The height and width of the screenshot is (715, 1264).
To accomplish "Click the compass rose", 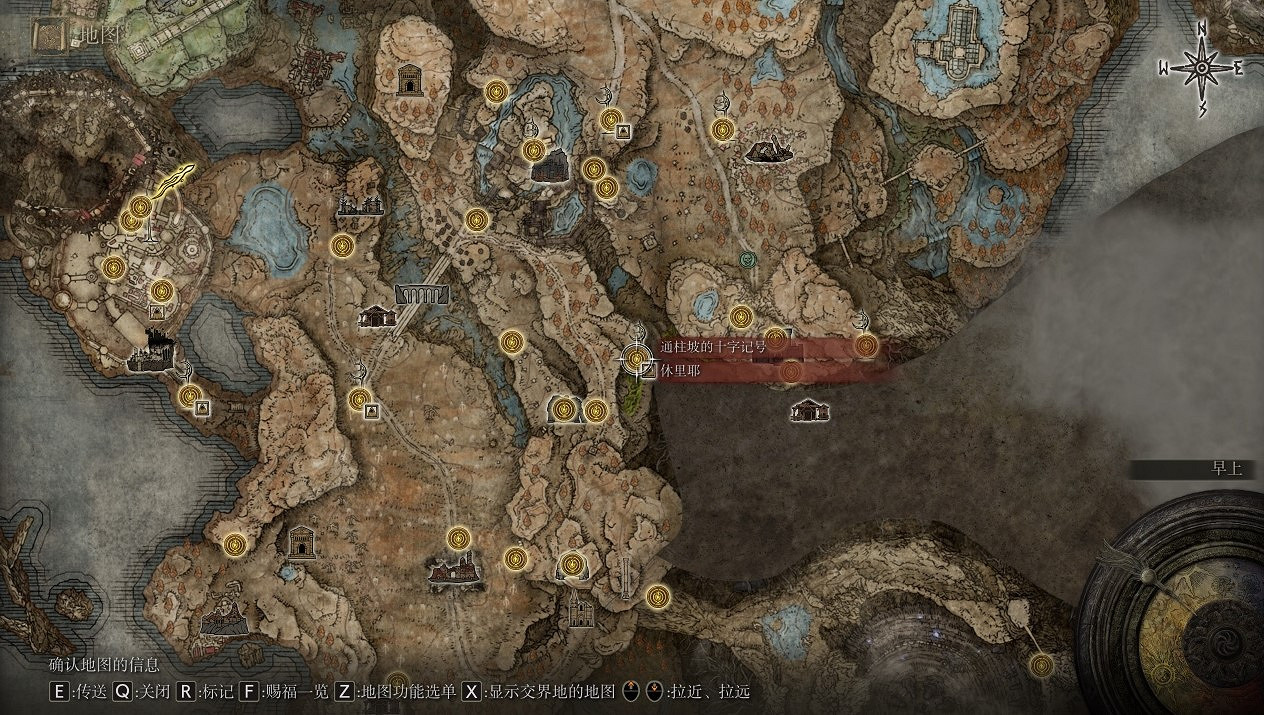I will (x=1201, y=68).
